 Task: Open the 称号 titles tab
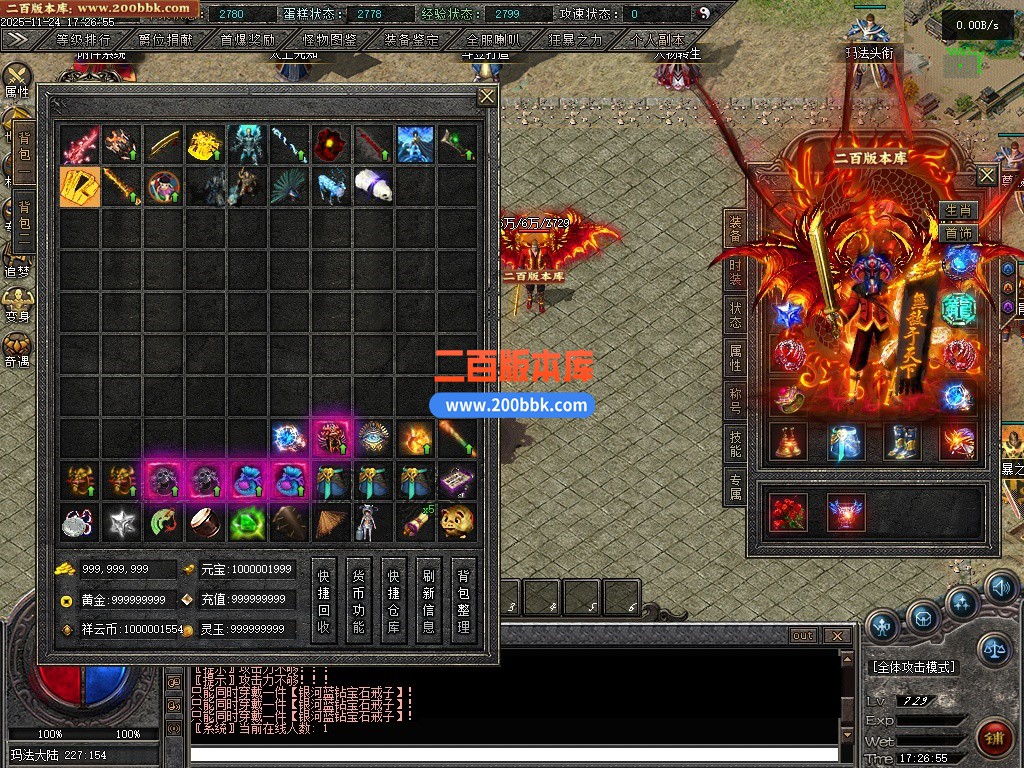tap(735, 401)
